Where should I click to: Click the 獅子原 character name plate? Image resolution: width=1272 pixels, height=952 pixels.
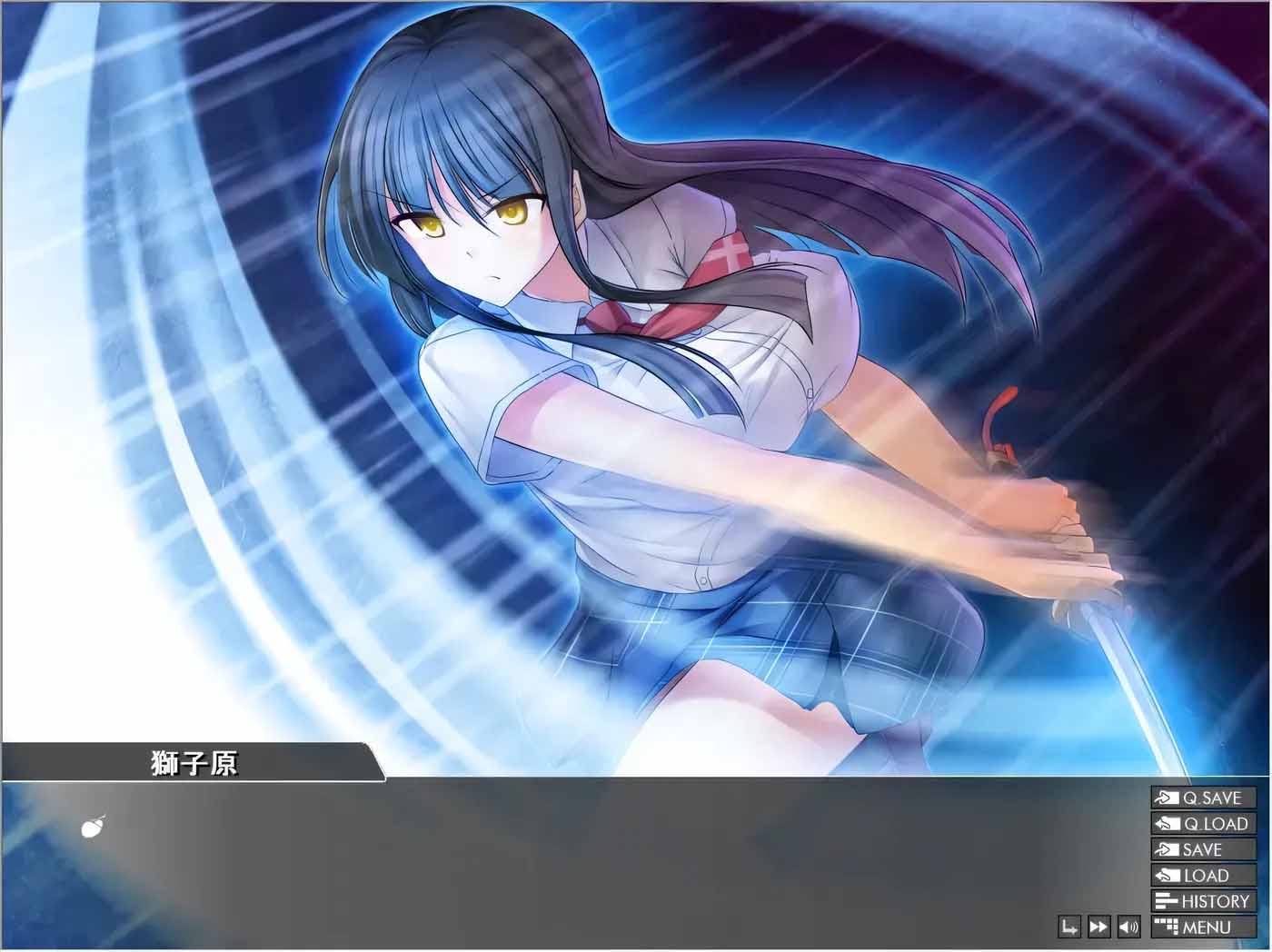[195, 763]
